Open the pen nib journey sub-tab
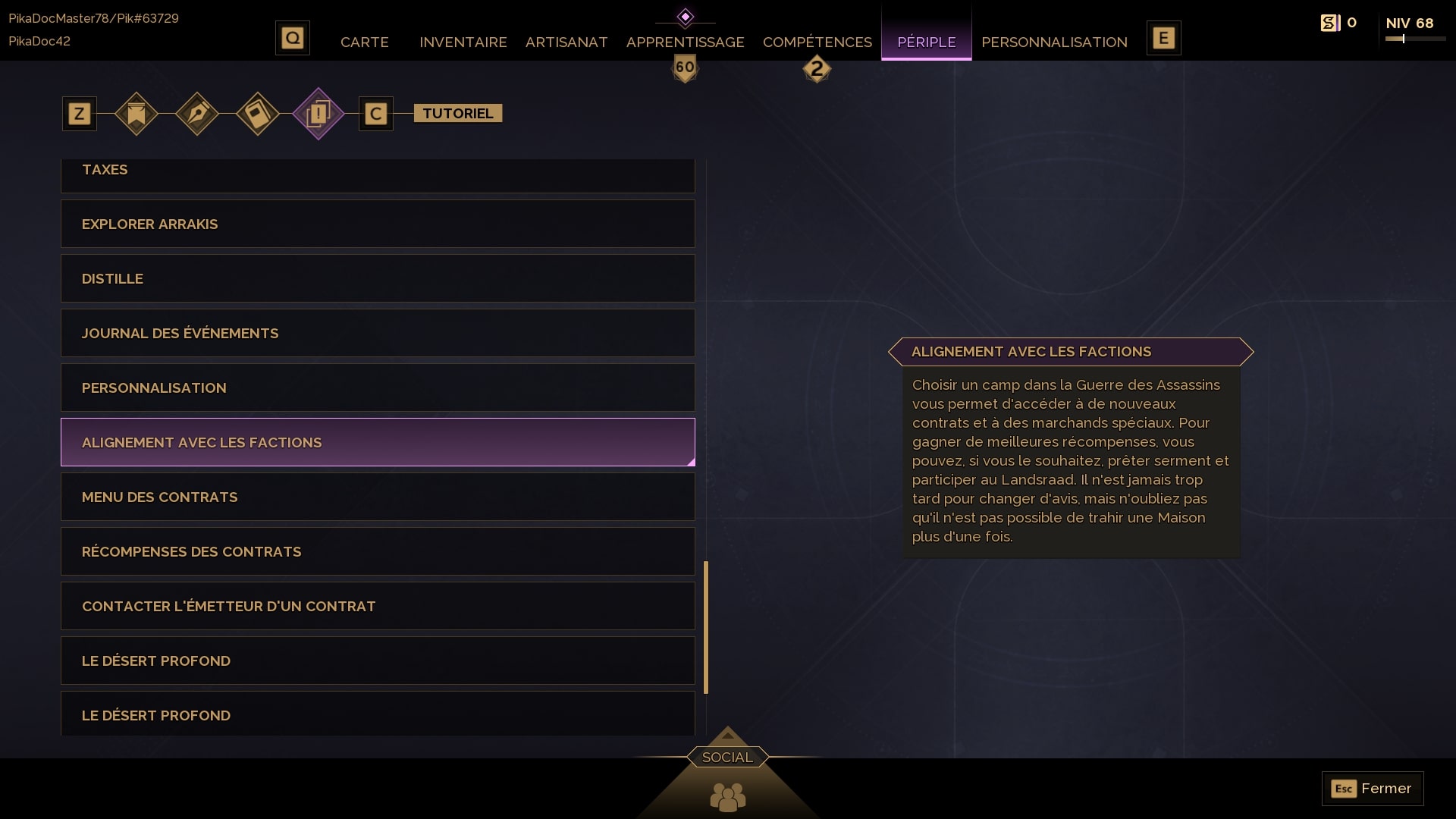This screenshot has width=1456, height=819. click(197, 114)
